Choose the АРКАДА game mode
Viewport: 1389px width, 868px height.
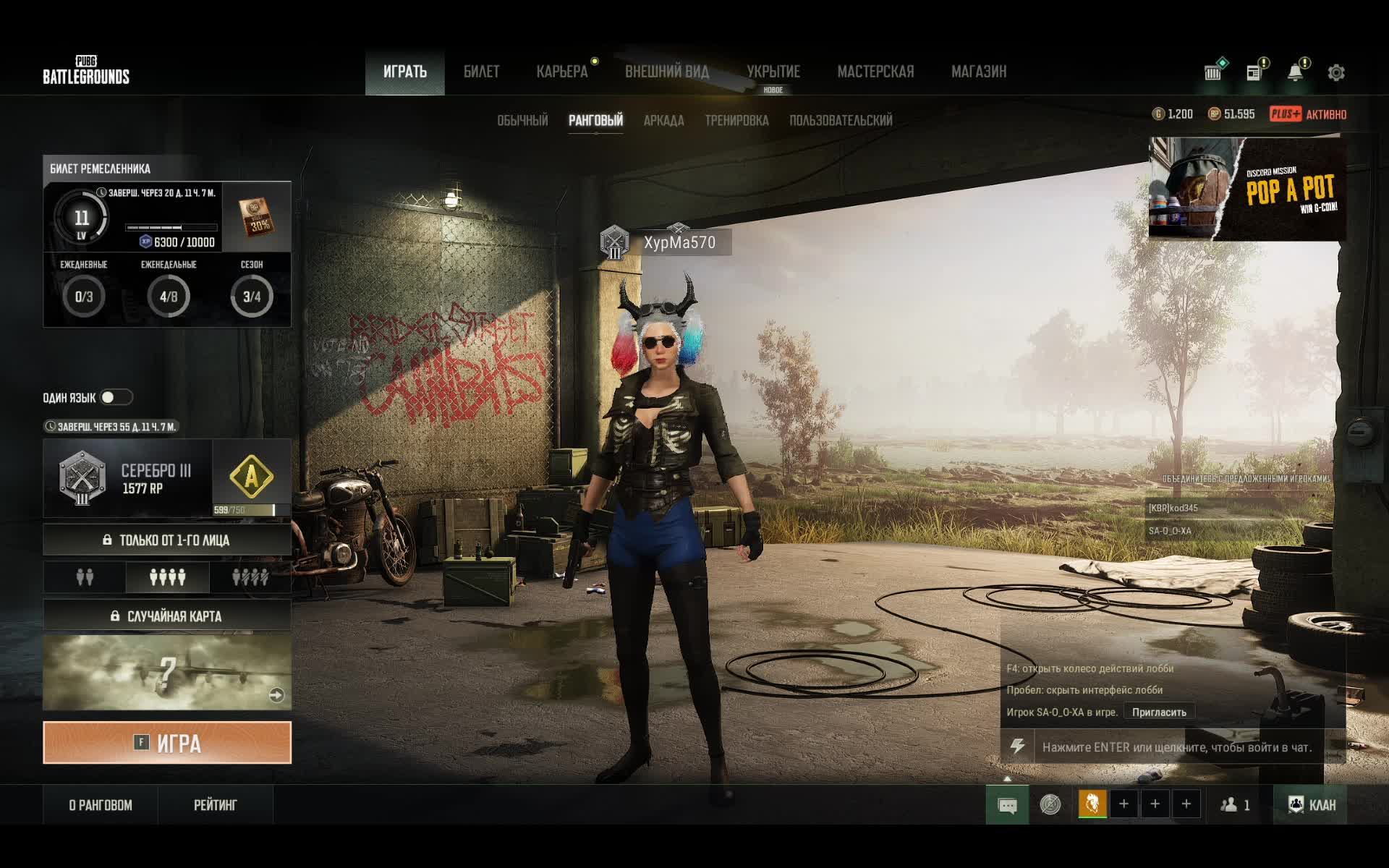(663, 121)
